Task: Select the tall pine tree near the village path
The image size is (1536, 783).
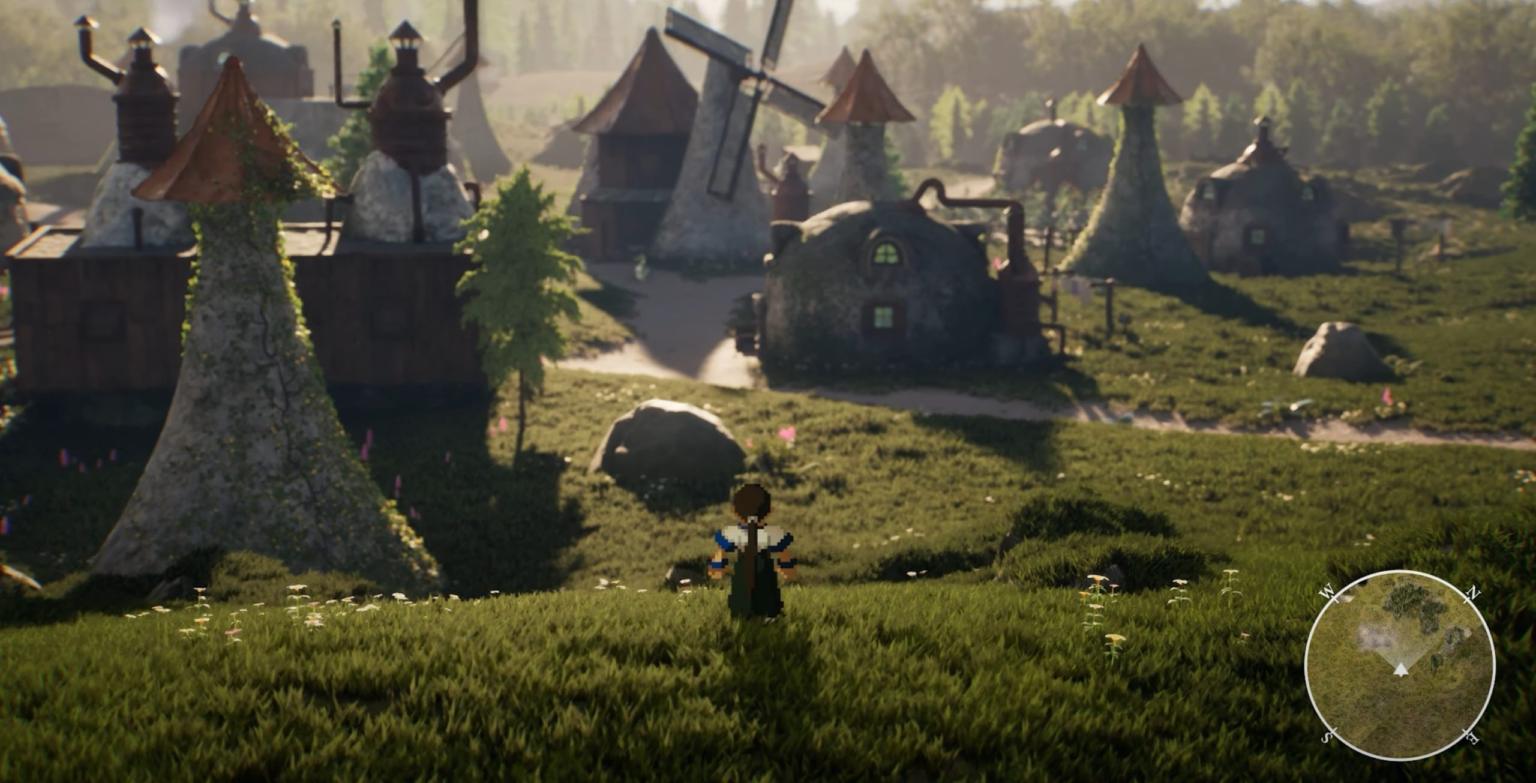Action: 520,280
